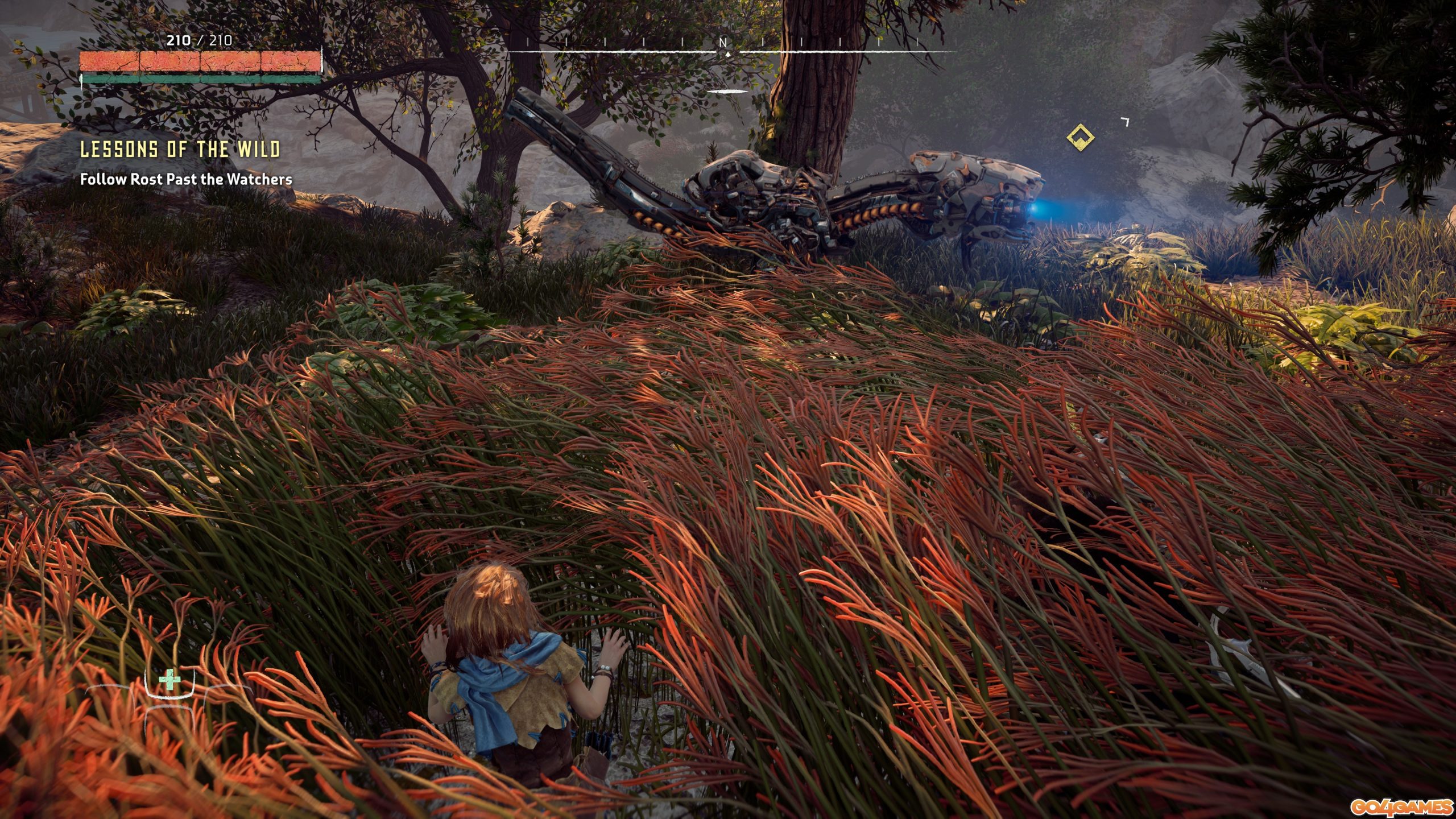Viewport: 1456px width, 819px height.
Task: Click the yellow quest waypoint marker
Action: [1081, 137]
